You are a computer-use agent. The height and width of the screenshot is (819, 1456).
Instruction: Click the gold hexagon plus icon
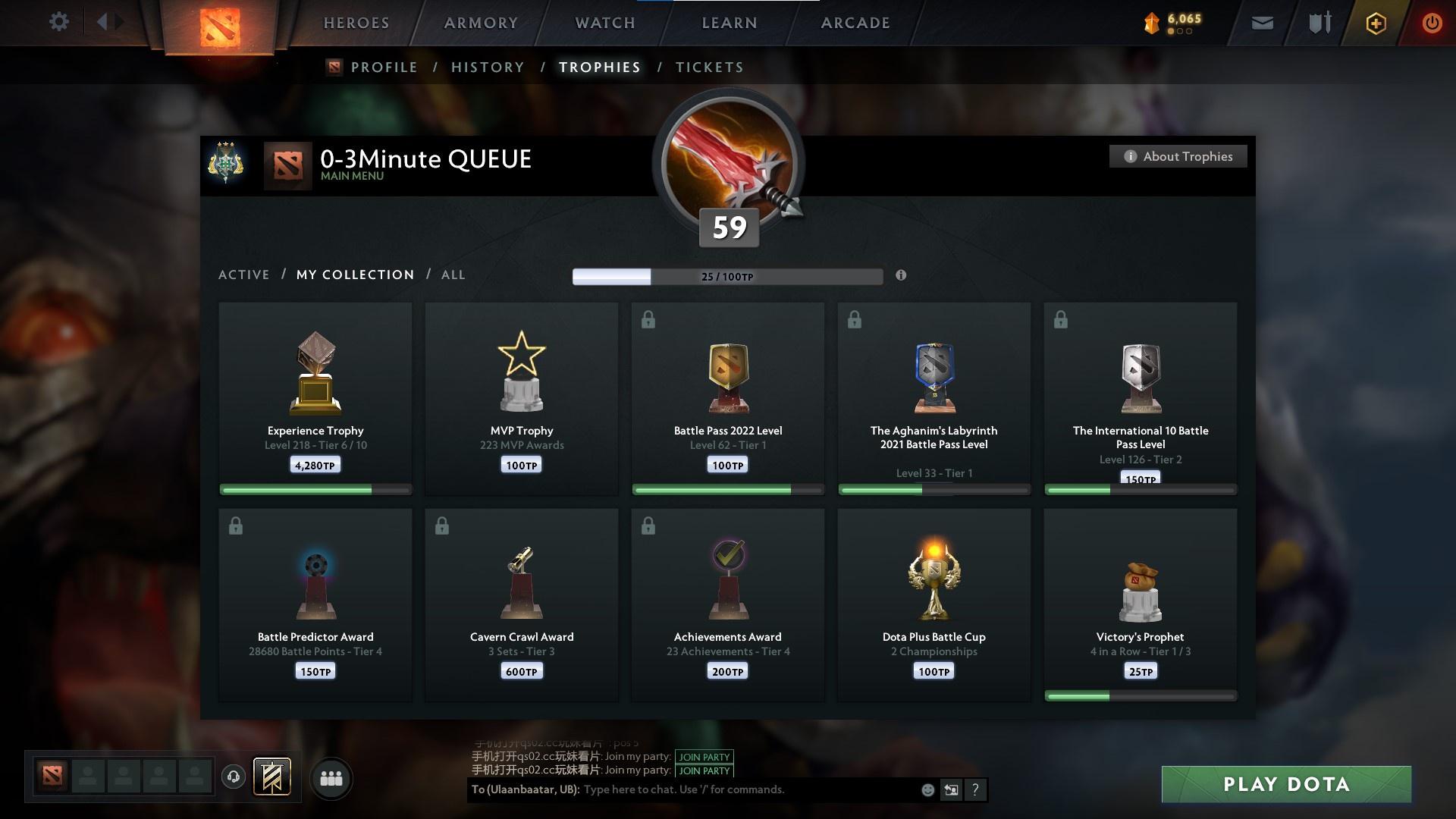point(1375,23)
